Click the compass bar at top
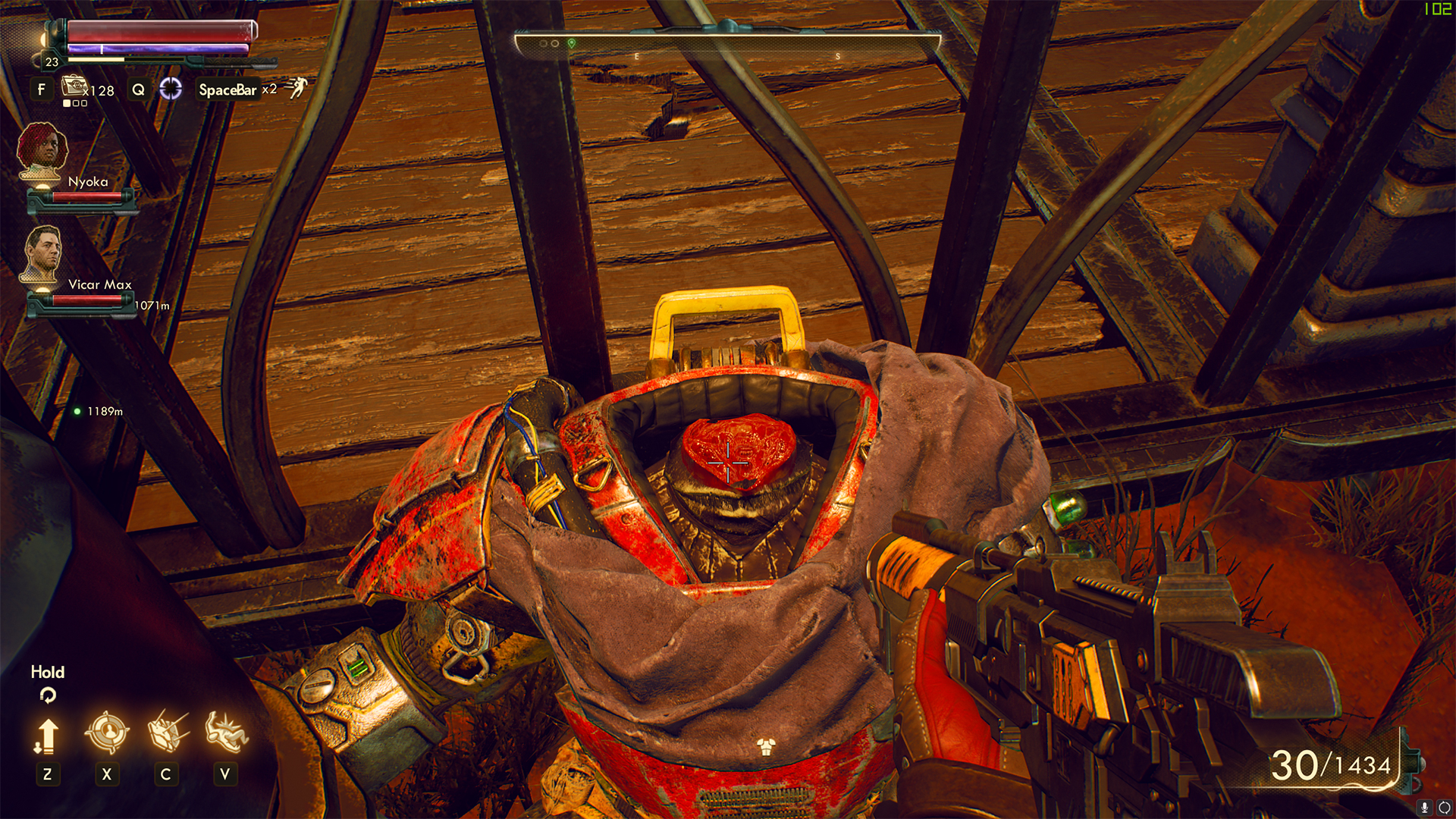Screen dimensions: 1456x819 [x=726, y=44]
